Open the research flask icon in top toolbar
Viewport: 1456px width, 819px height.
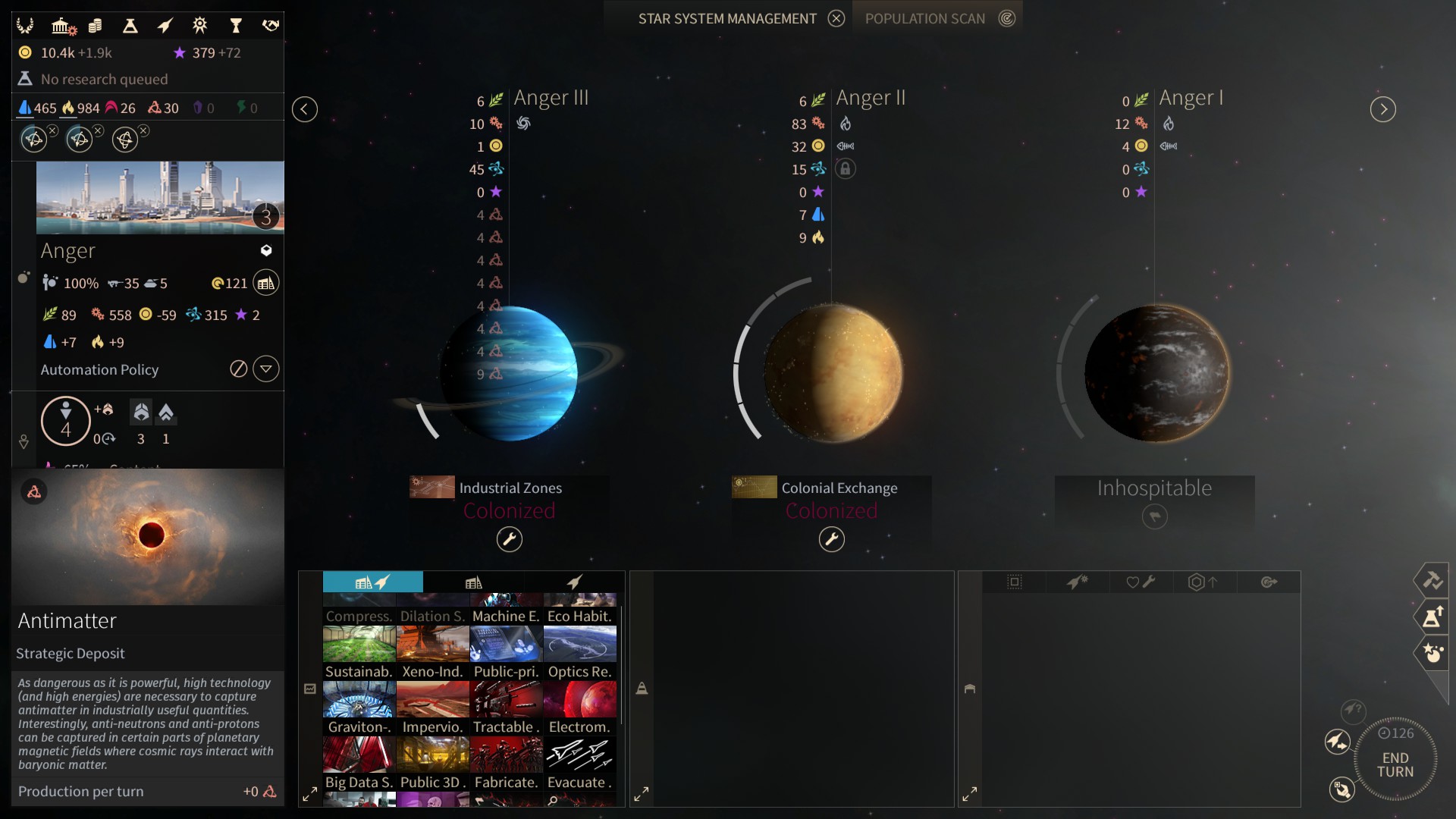pyautogui.click(x=130, y=26)
